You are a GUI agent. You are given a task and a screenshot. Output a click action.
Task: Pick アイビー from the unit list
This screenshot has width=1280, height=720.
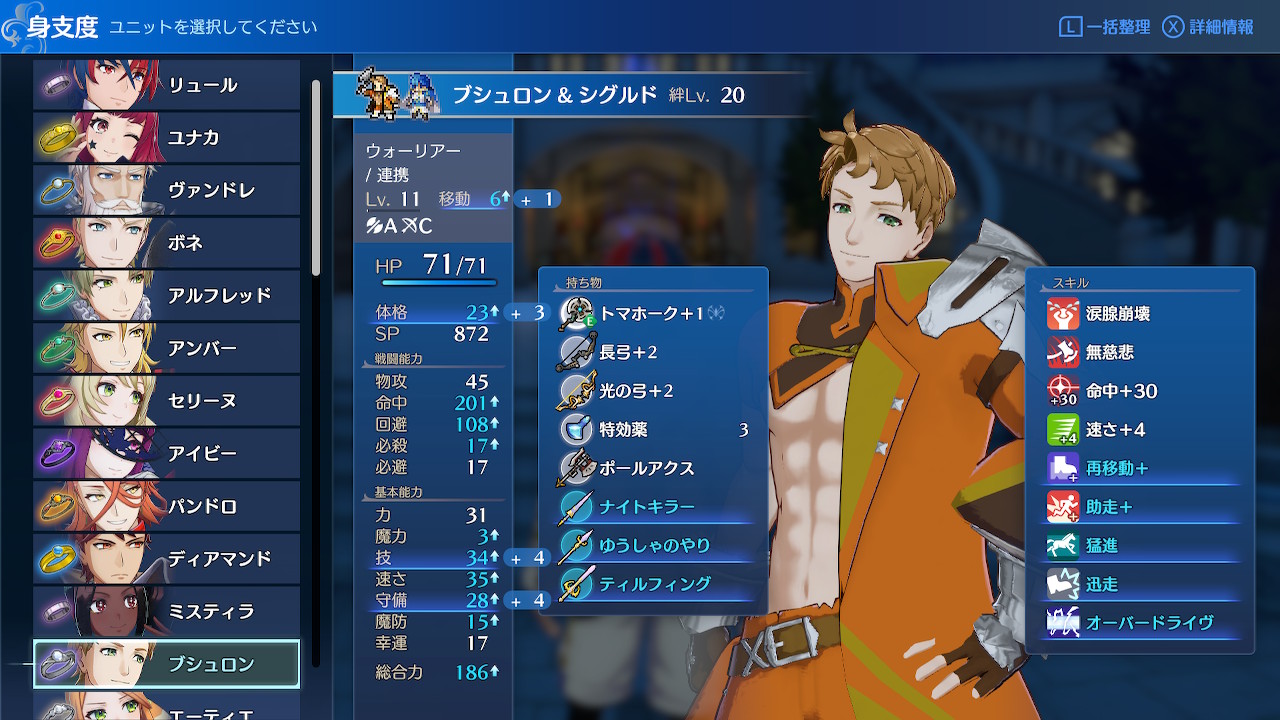point(167,454)
